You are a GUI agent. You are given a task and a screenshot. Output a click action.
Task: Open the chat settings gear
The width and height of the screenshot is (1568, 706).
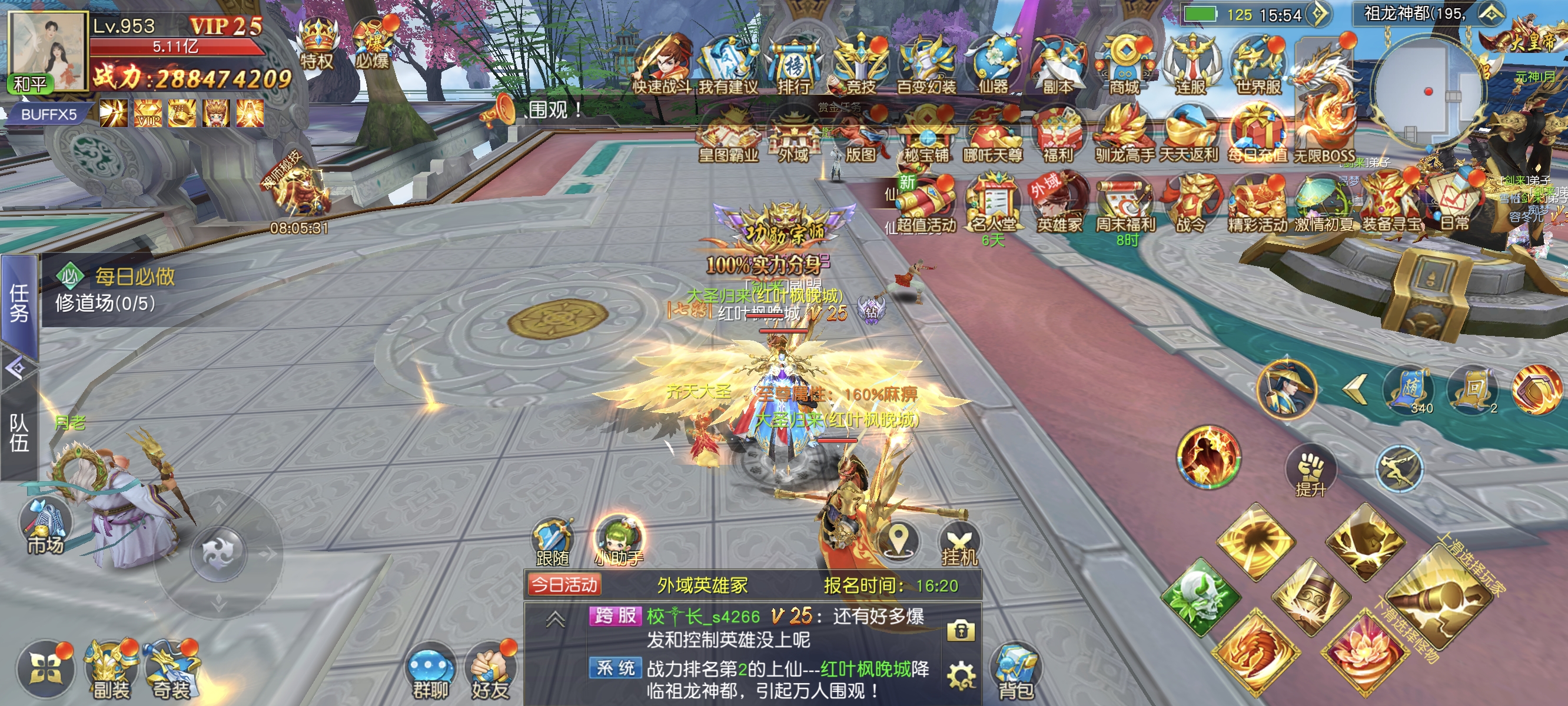(x=961, y=675)
